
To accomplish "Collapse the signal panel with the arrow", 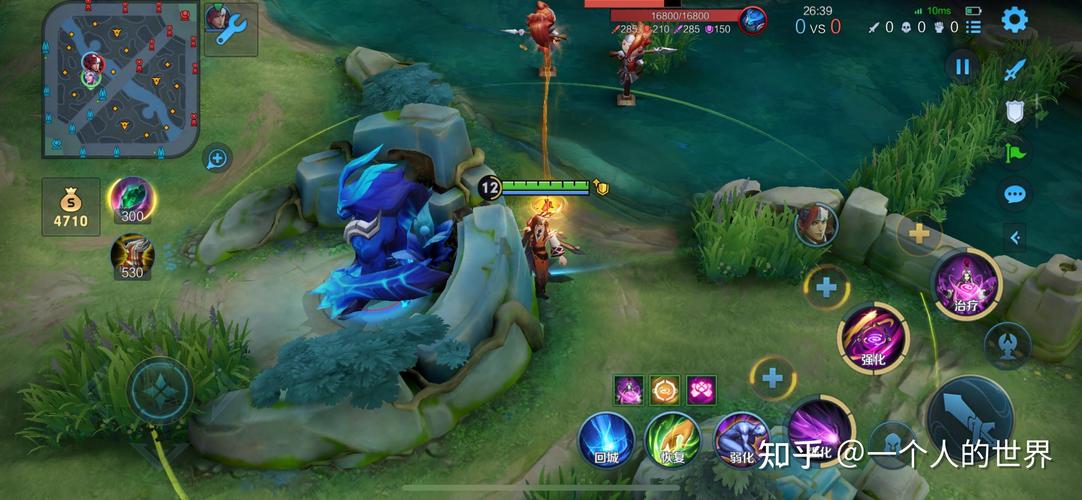I will (1015, 237).
